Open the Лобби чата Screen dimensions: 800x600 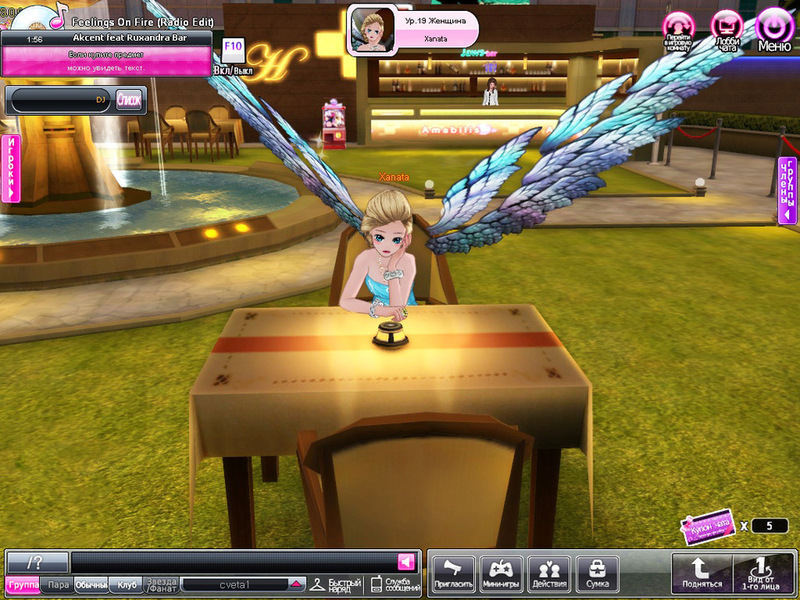pyautogui.click(x=726, y=30)
